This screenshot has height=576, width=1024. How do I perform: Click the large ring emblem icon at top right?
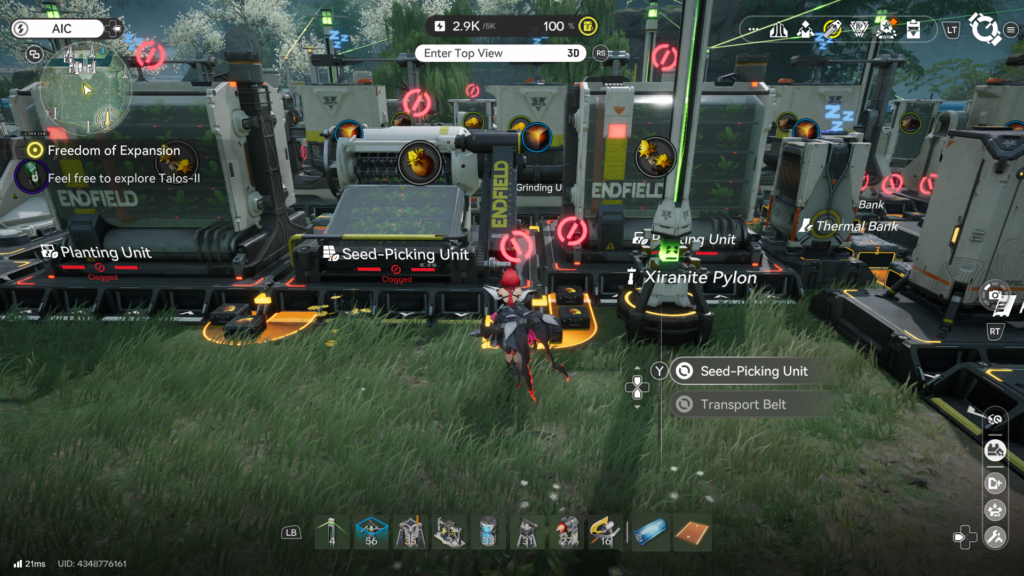(985, 29)
